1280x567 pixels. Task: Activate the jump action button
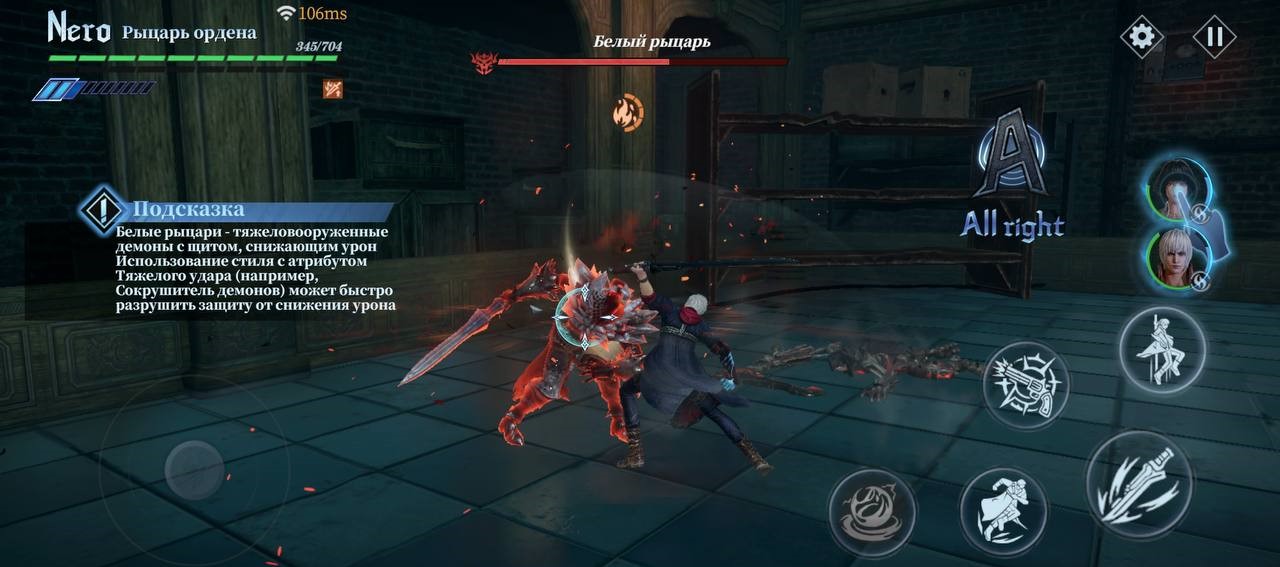click(1161, 348)
